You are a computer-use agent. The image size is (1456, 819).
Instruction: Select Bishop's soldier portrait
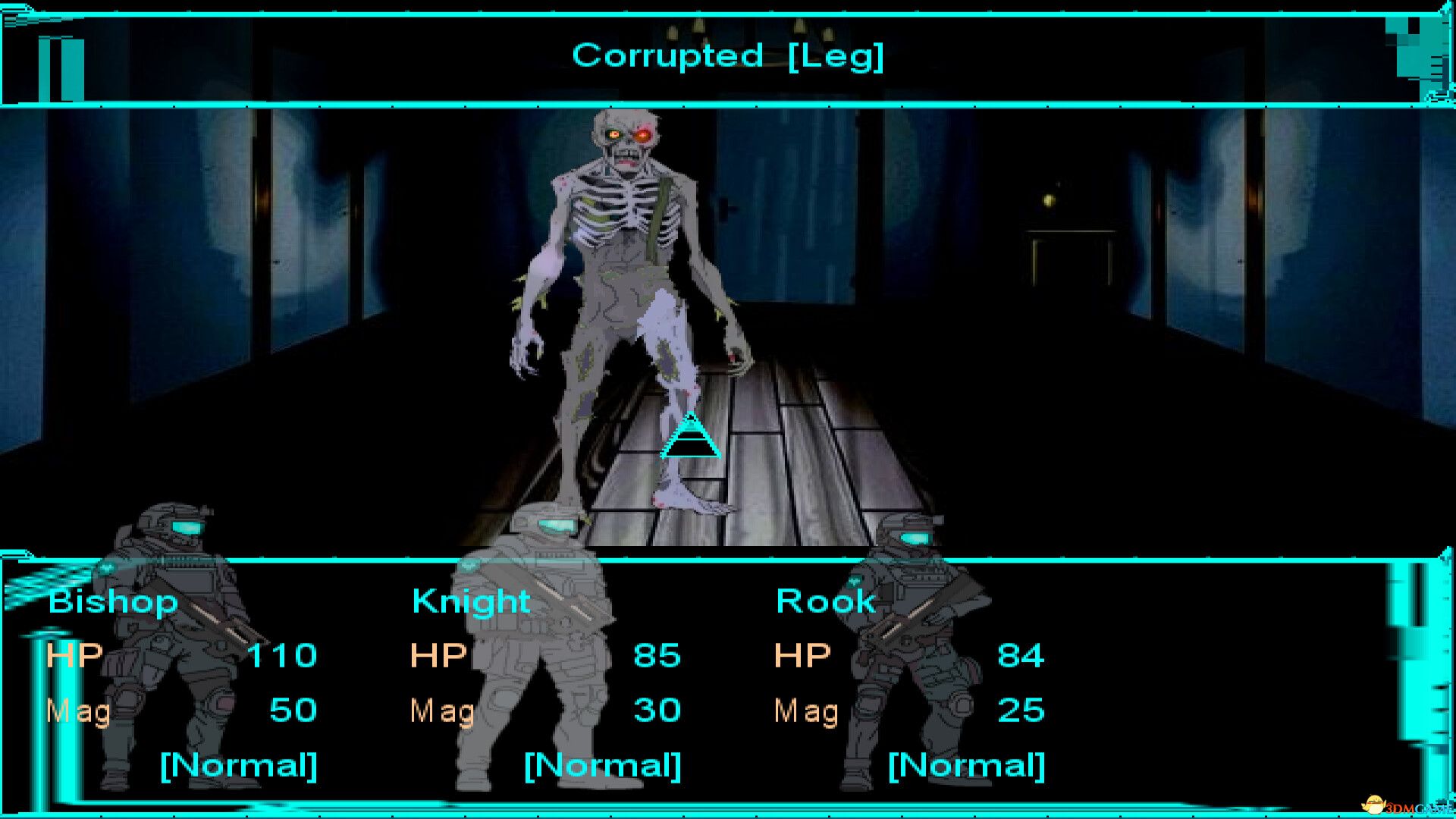167,645
